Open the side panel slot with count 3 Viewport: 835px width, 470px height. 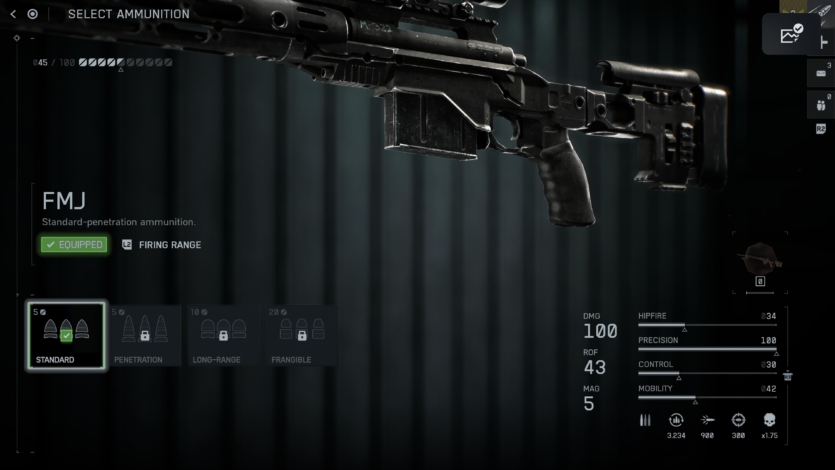coord(820,72)
